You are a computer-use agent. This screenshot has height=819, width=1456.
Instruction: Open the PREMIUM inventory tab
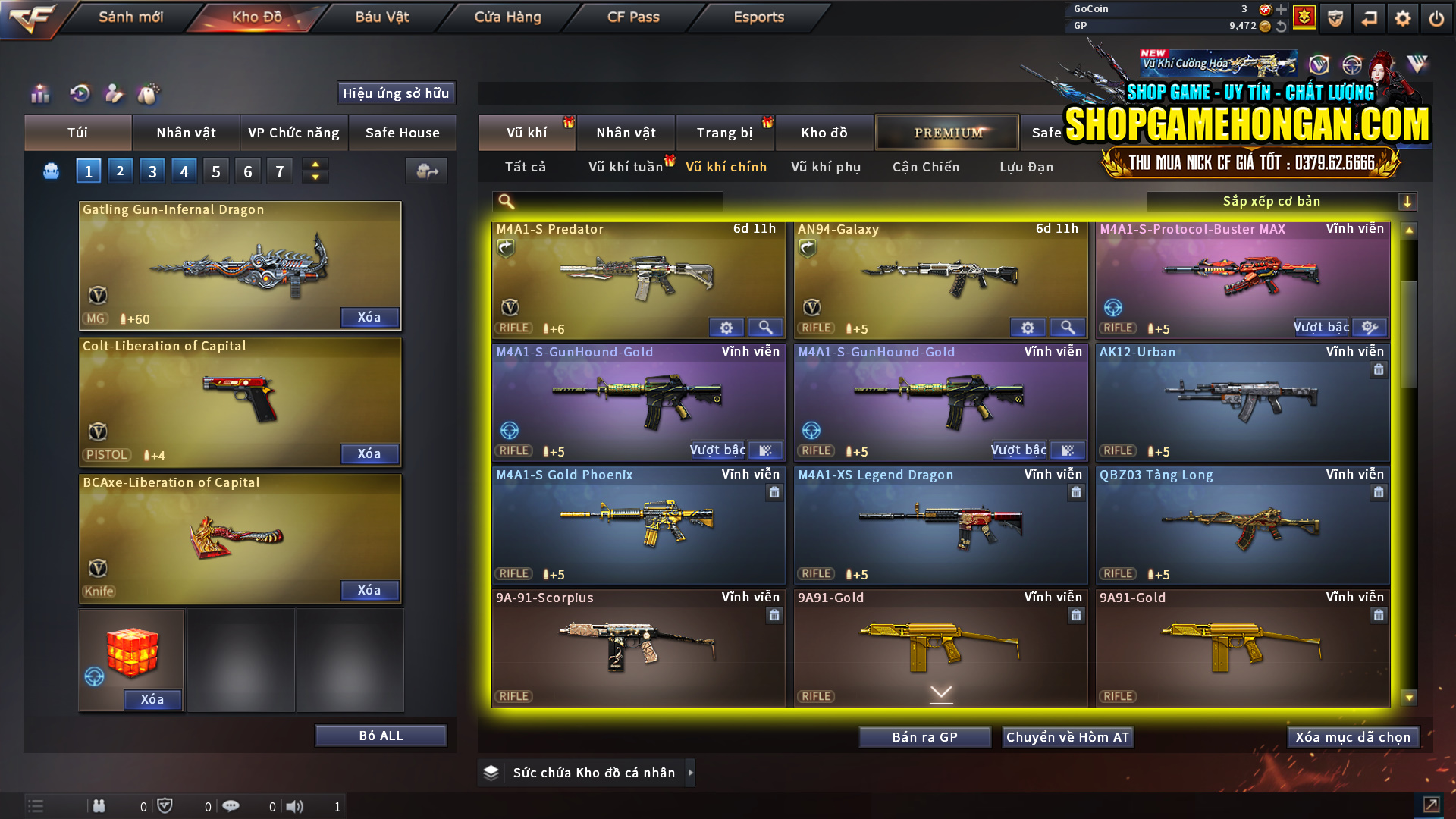(x=946, y=132)
